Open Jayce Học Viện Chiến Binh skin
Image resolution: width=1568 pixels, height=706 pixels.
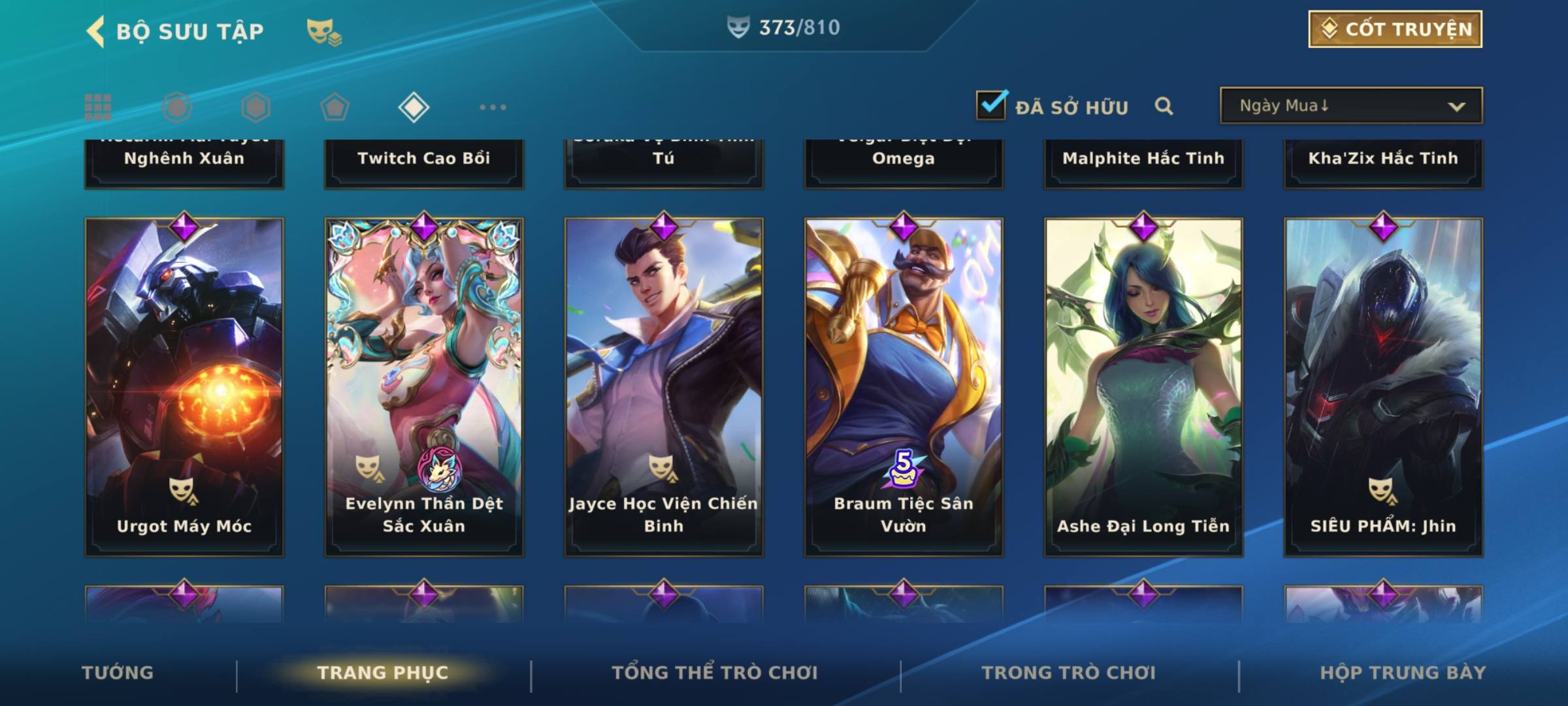click(664, 387)
